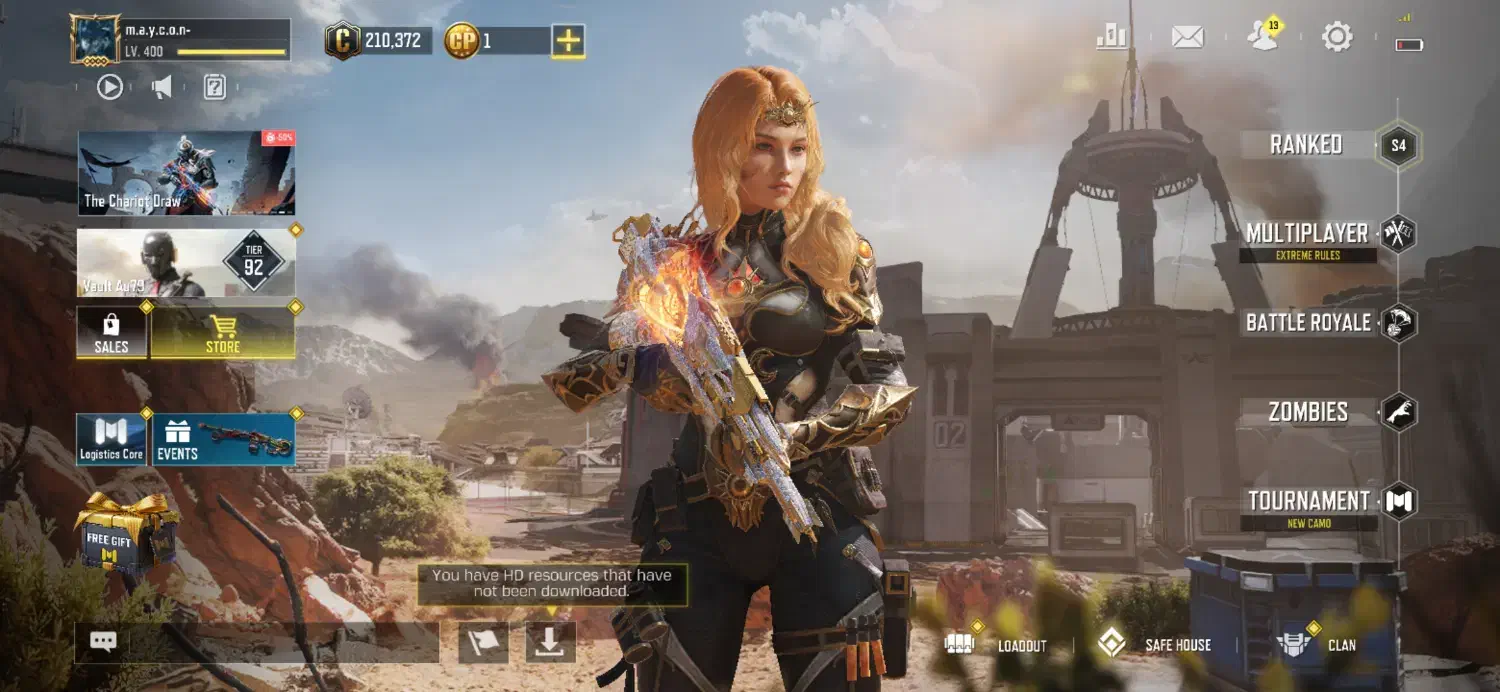Open the Events panel
The height and width of the screenshot is (692, 1500).
pyautogui.click(x=223, y=439)
